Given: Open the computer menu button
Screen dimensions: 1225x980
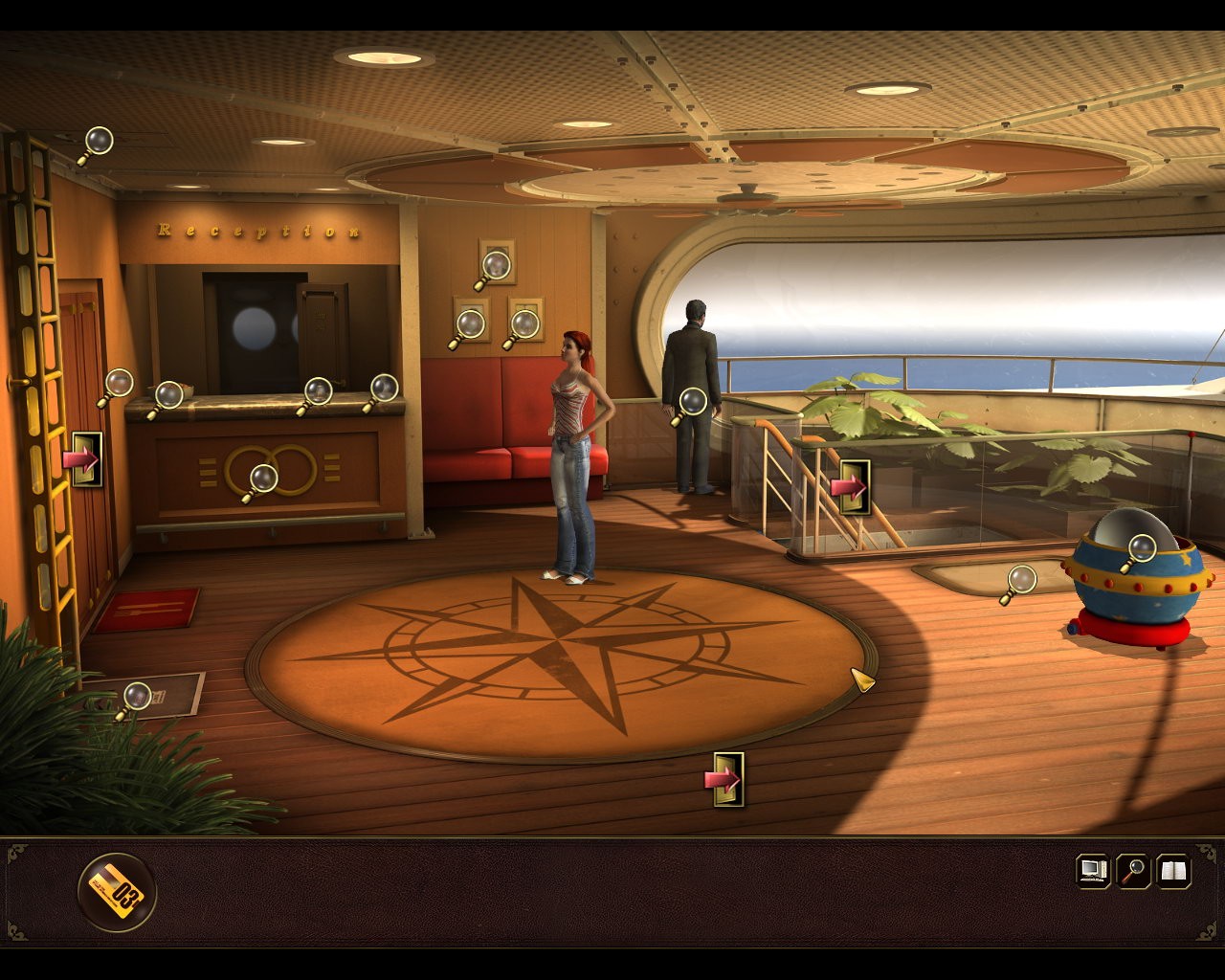Looking at the screenshot, I should point(1093,870).
